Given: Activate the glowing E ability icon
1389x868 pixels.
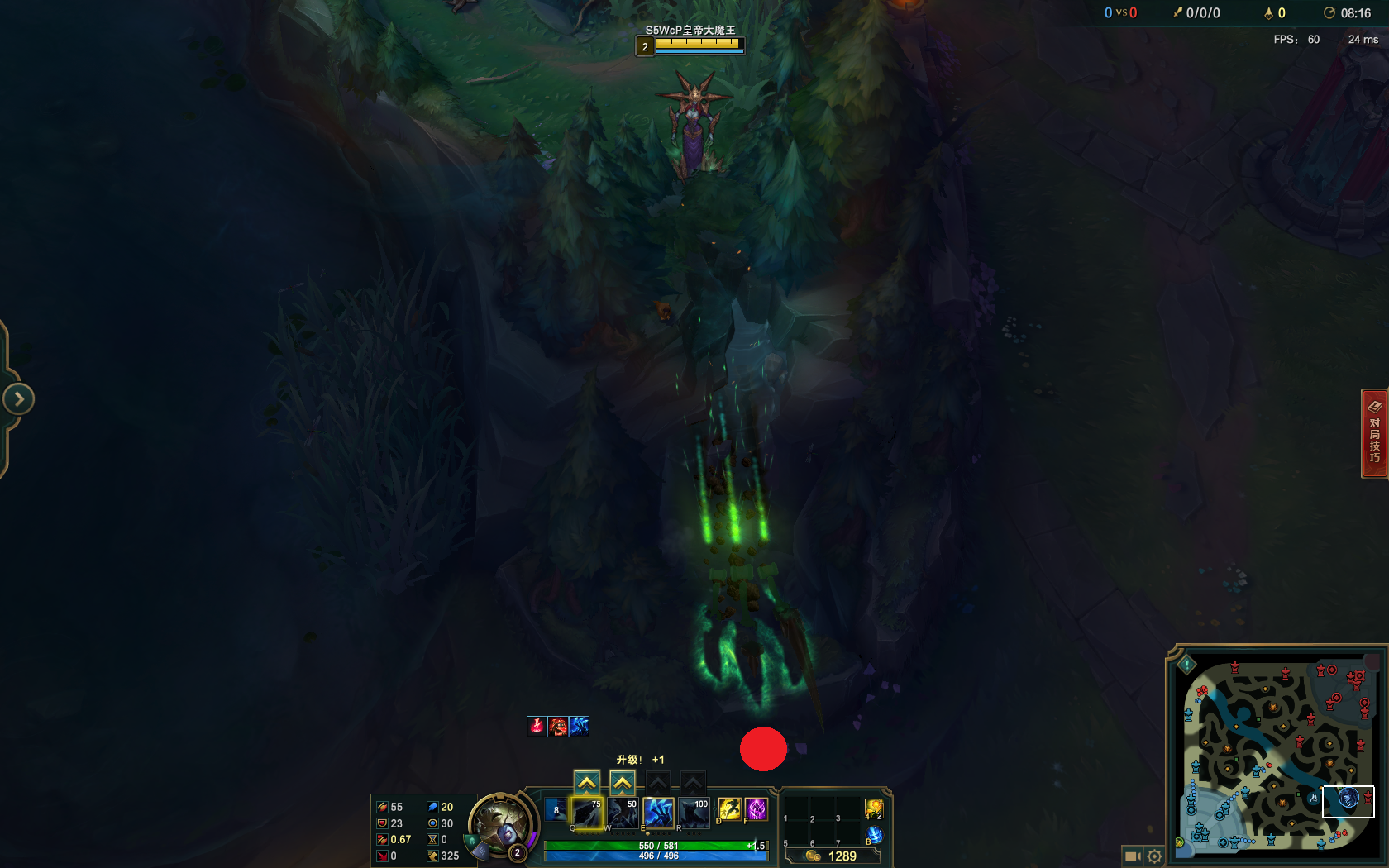Looking at the screenshot, I should (x=658, y=813).
